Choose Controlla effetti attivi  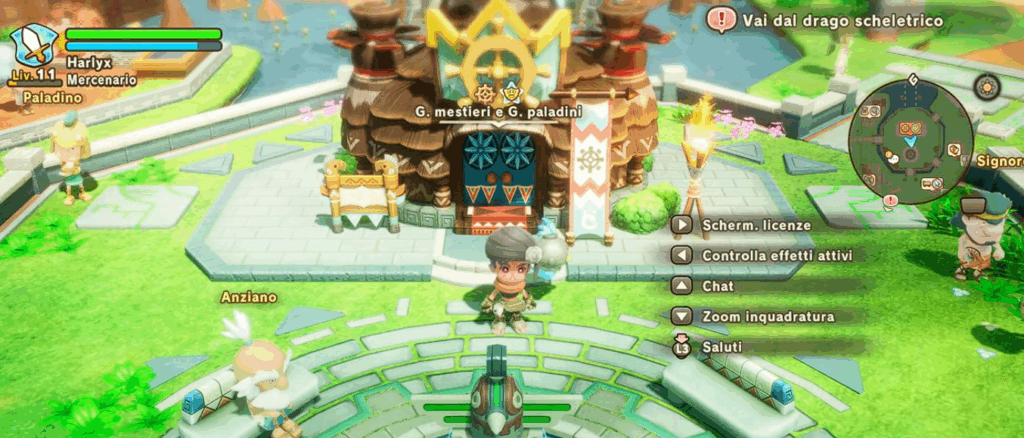[x=768, y=256]
